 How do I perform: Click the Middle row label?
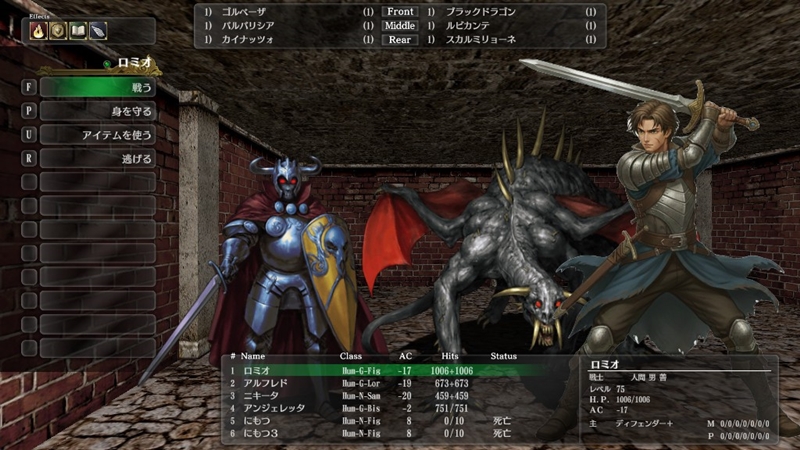pos(399,26)
